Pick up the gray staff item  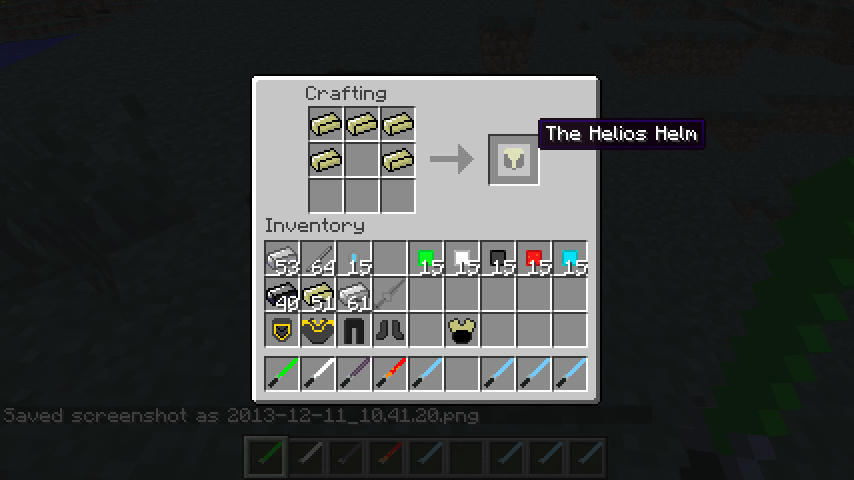(390, 295)
